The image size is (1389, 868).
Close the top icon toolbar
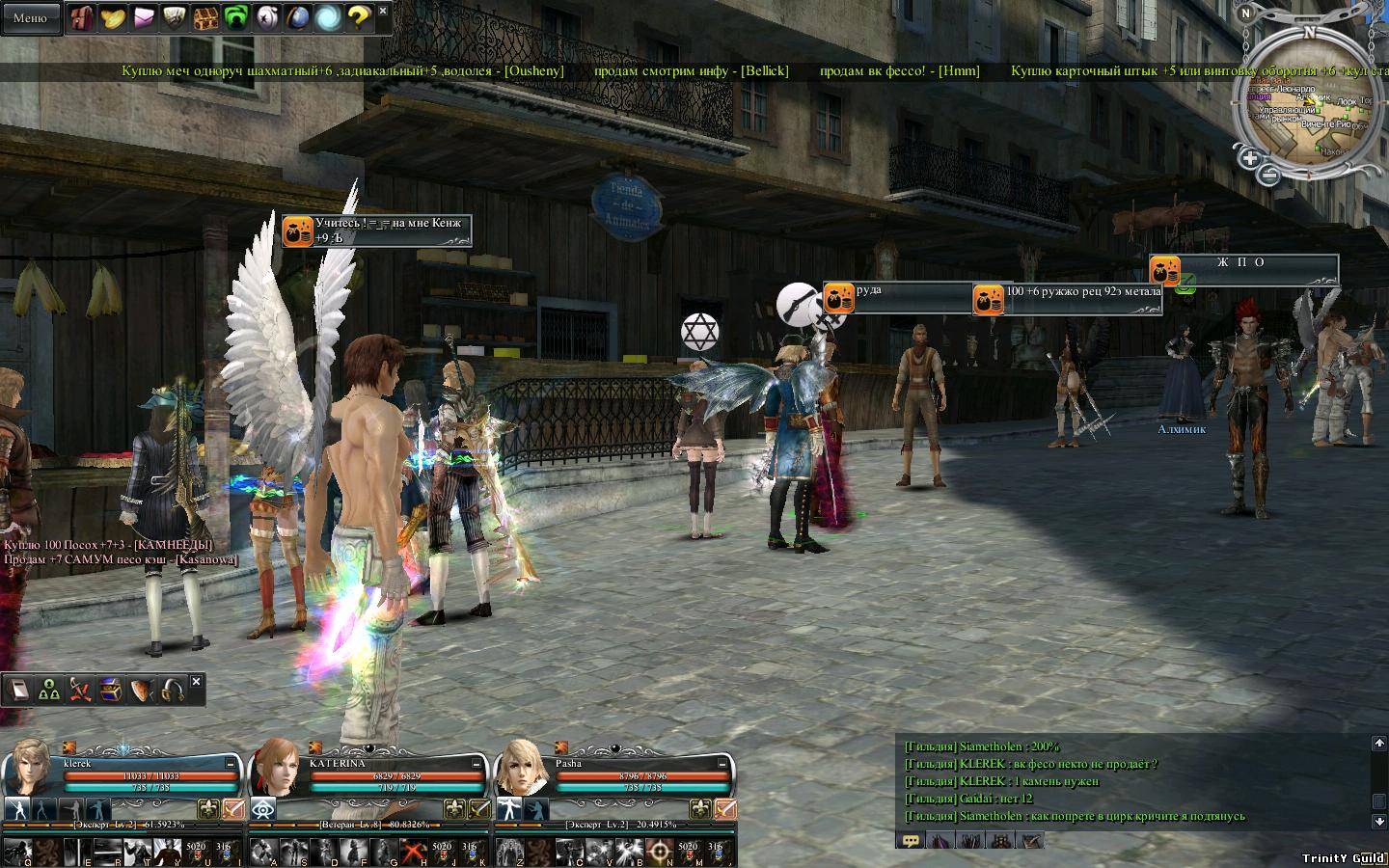coord(383,11)
